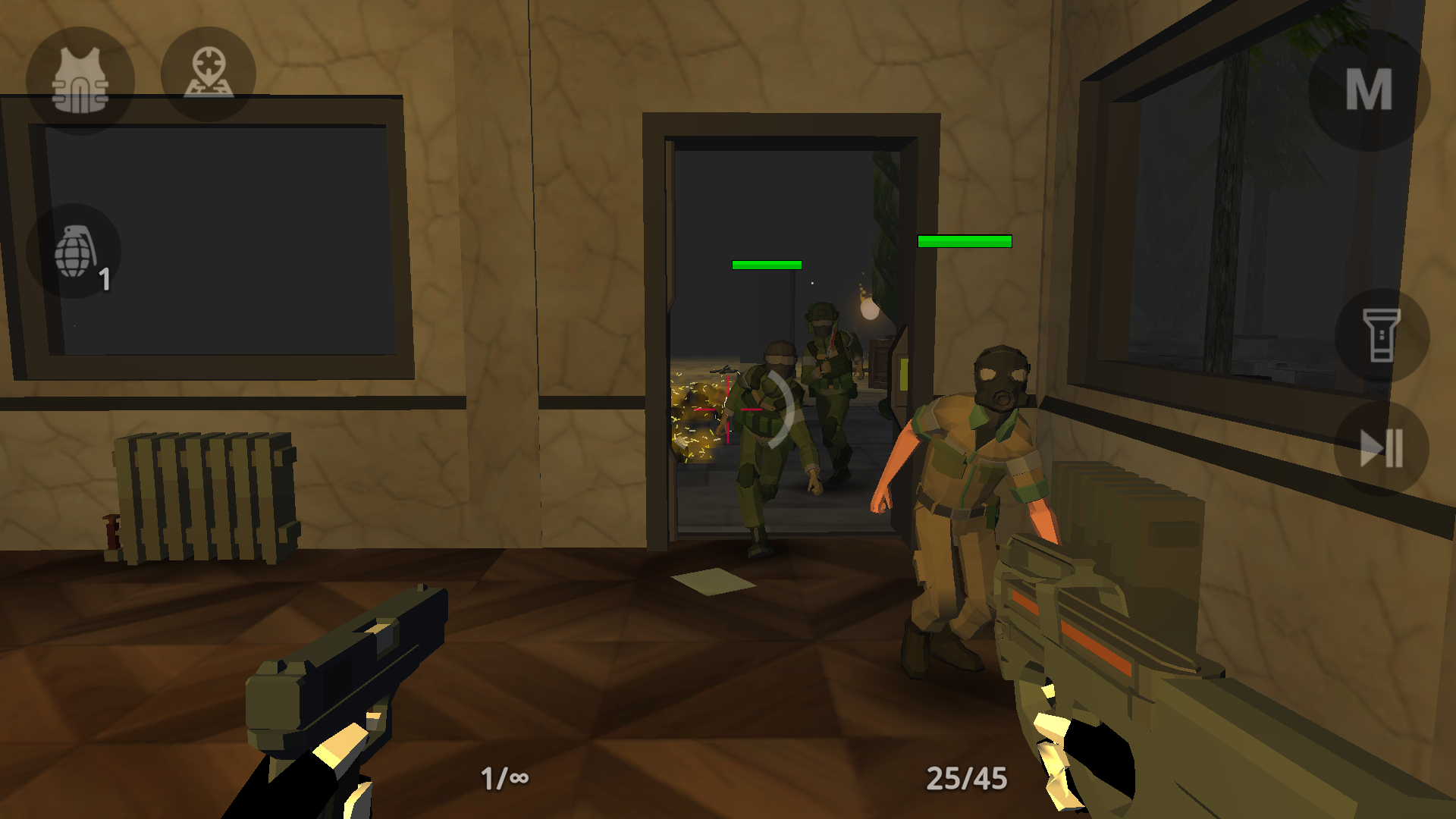Click the red crosshair reticle
This screenshot has height=819, width=1456.
point(726,408)
